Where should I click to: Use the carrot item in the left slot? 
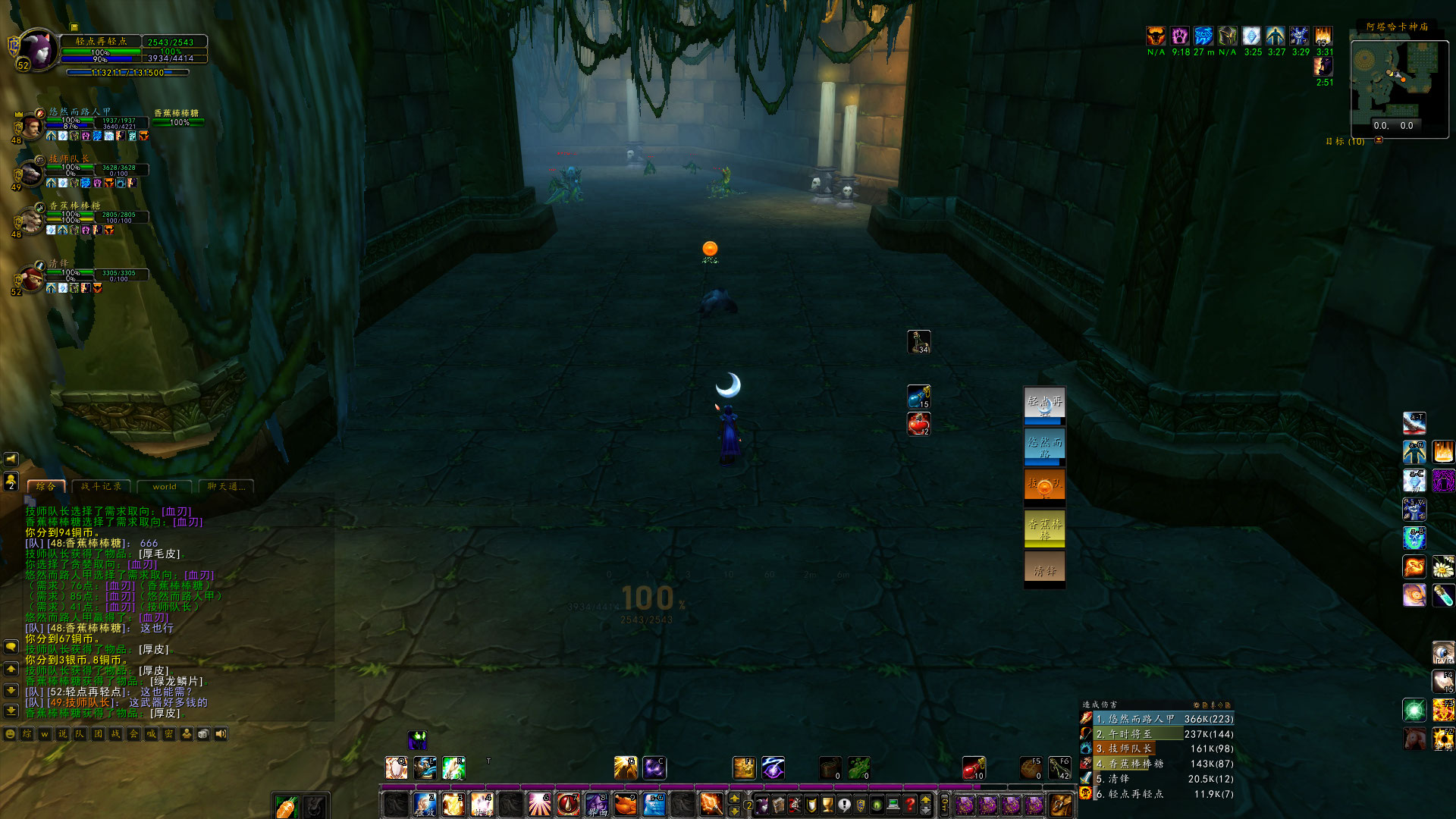286,806
